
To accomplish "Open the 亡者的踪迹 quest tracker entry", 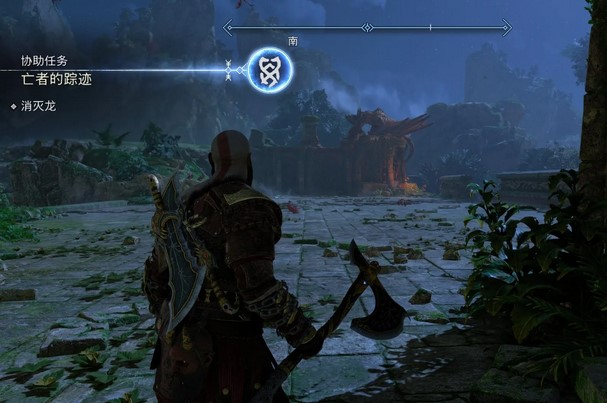I will click(56, 78).
